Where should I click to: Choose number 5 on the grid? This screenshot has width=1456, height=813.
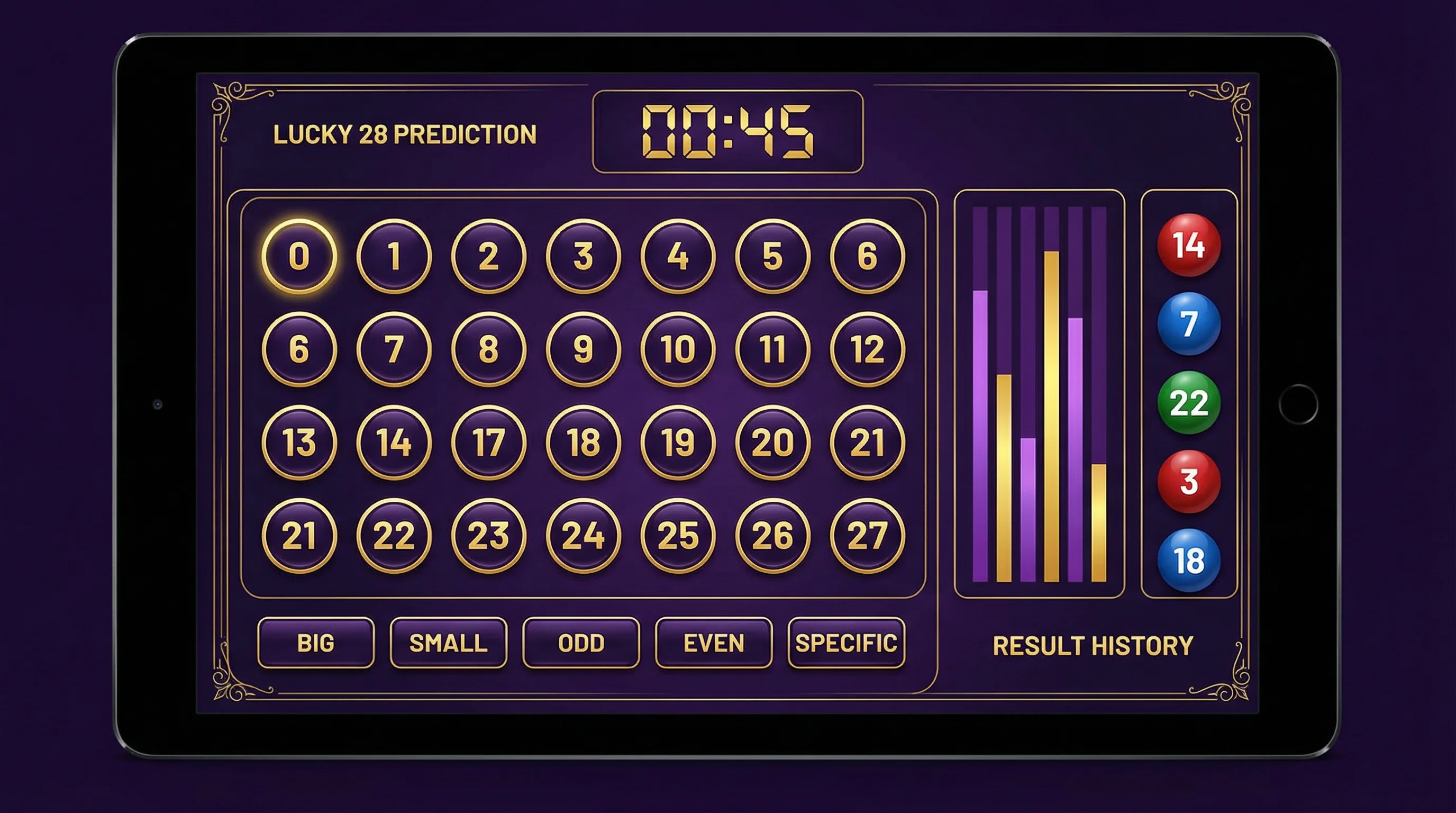[772, 256]
